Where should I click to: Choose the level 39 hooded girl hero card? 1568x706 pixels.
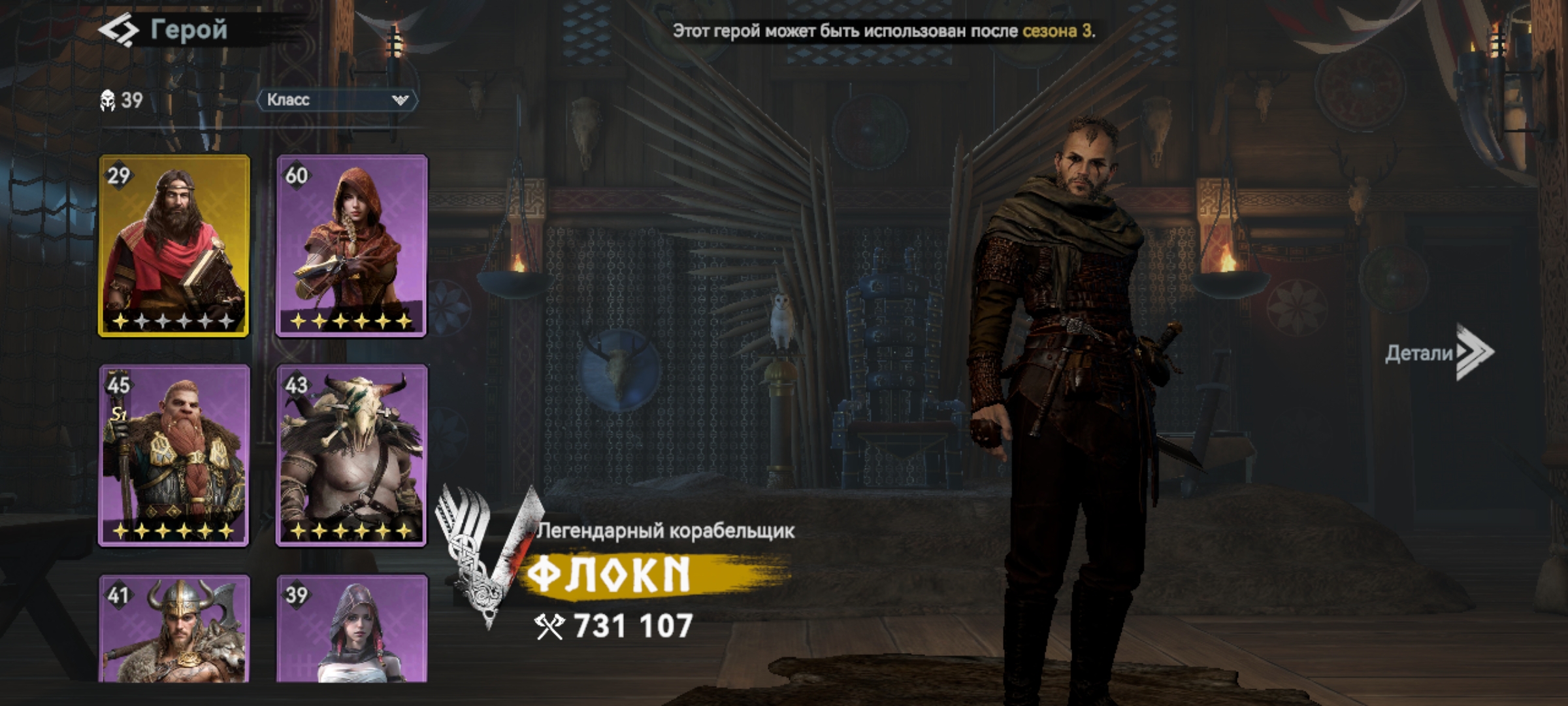pos(351,629)
